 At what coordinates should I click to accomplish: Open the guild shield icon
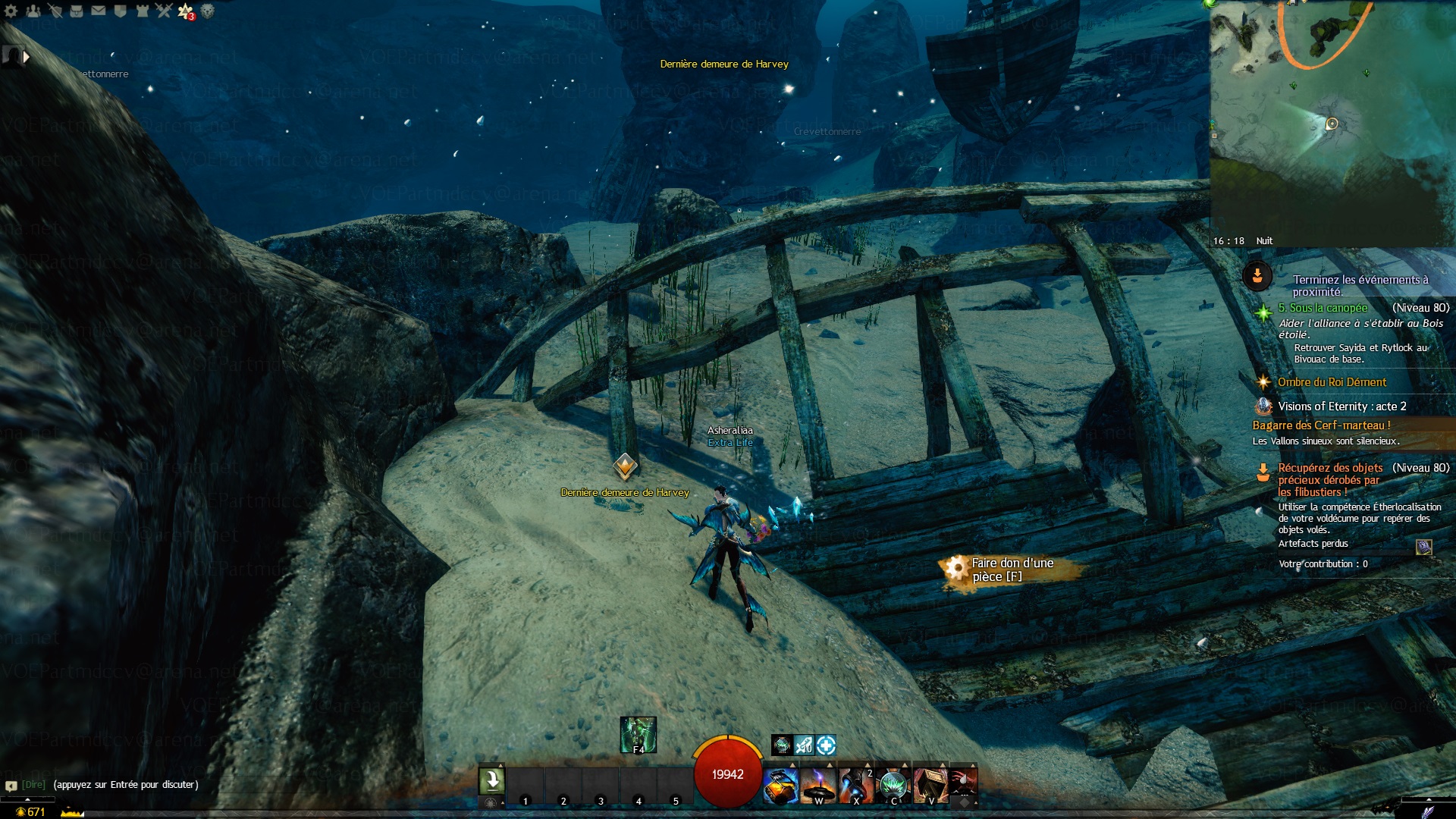coord(120,11)
